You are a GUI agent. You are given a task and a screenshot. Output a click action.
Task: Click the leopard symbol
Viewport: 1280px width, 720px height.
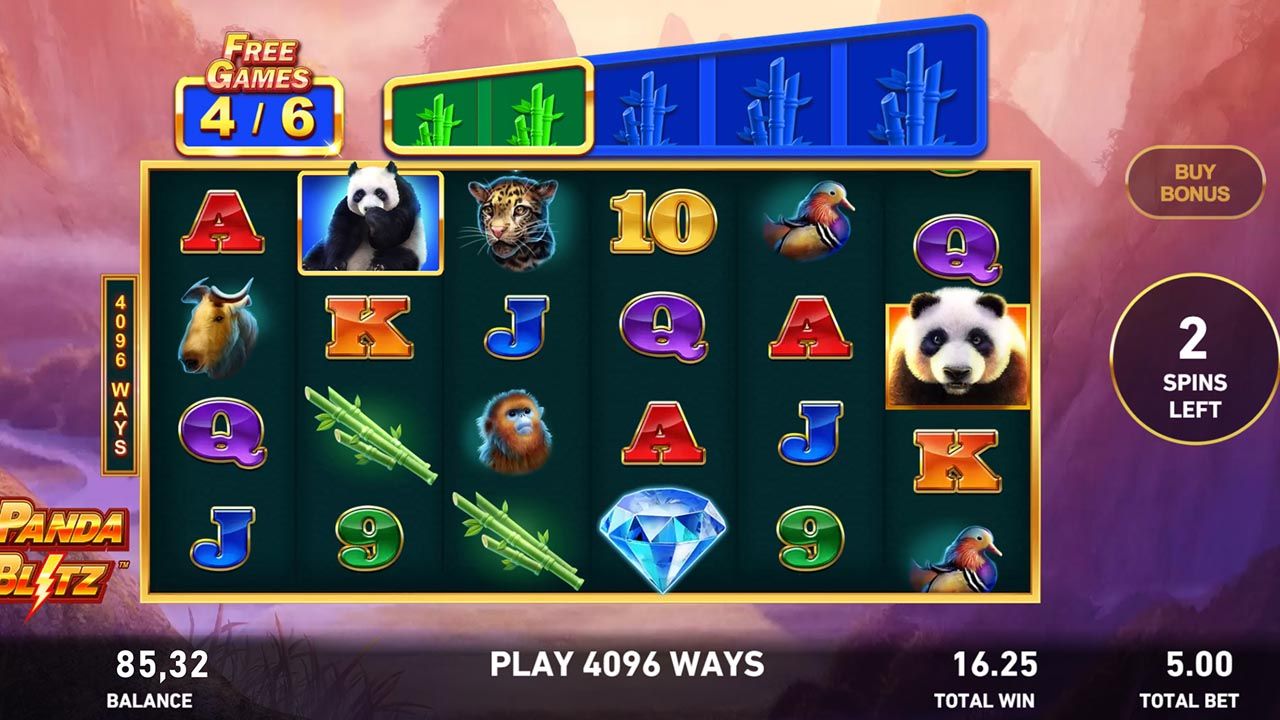pyautogui.click(x=513, y=222)
